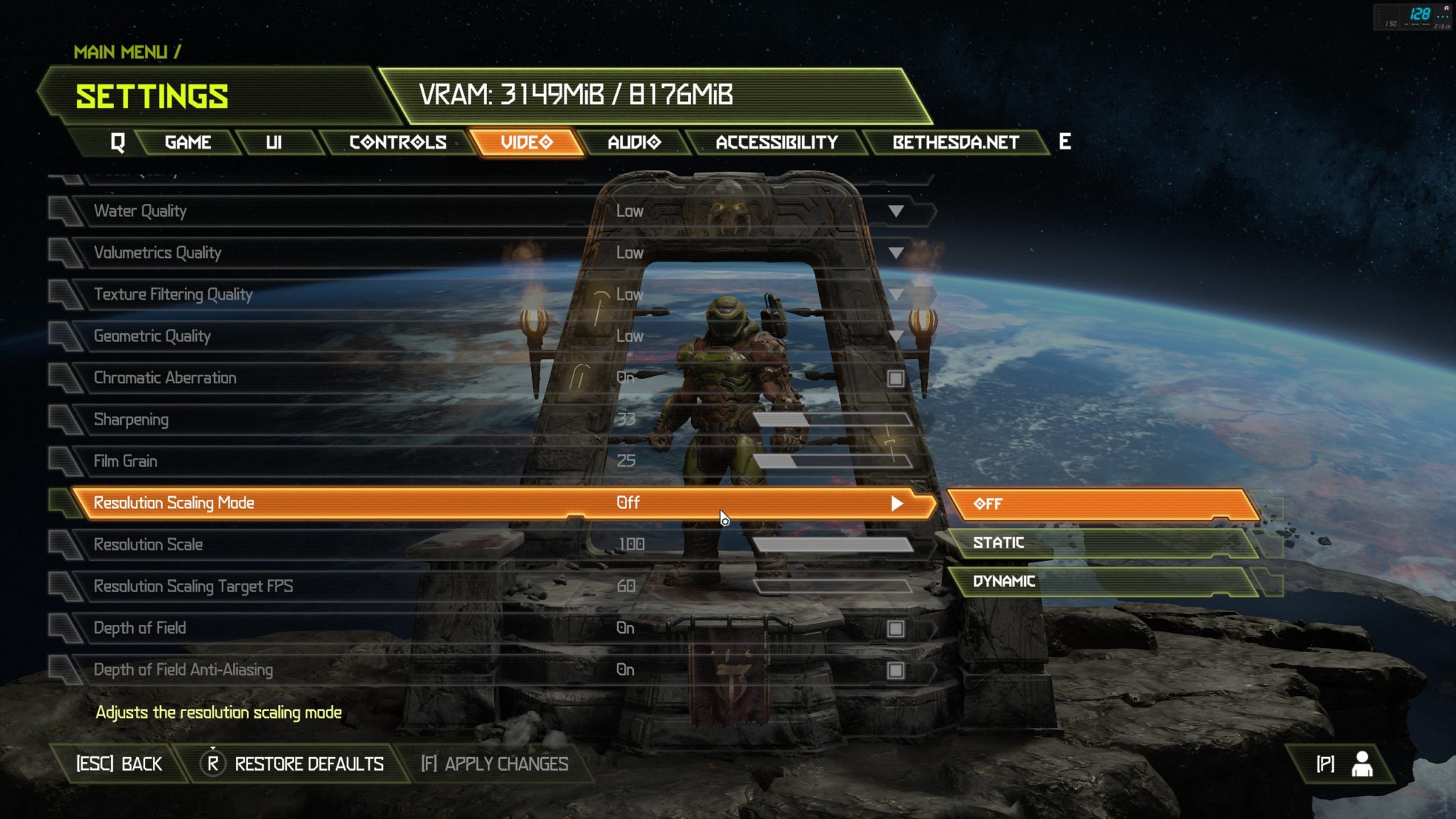Toggle the Depth of Field checkbox
The width and height of the screenshot is (1456, 819).
pyautogui.click(x=896, y=628)
